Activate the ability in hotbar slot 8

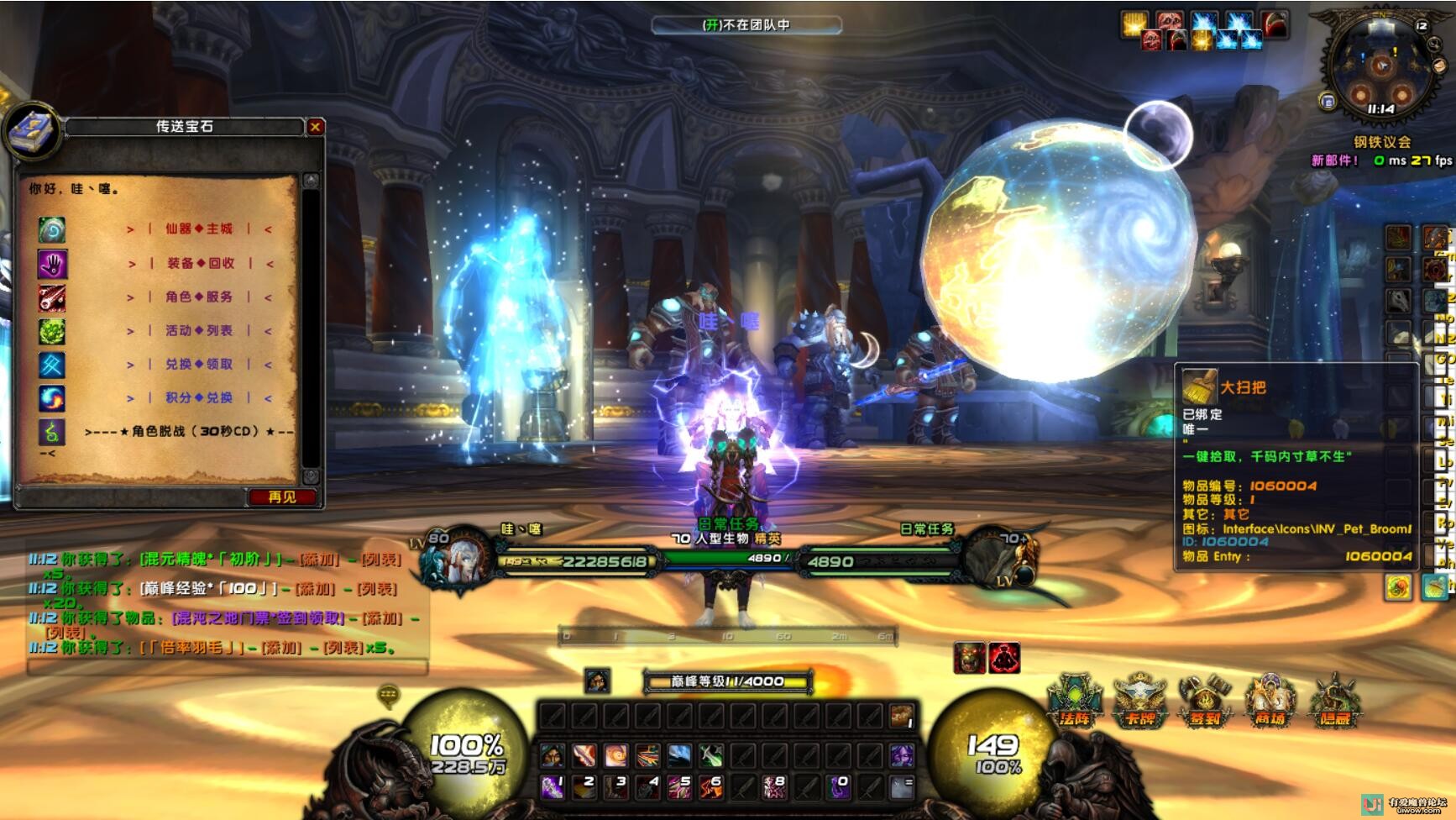(x=774, y=787)
